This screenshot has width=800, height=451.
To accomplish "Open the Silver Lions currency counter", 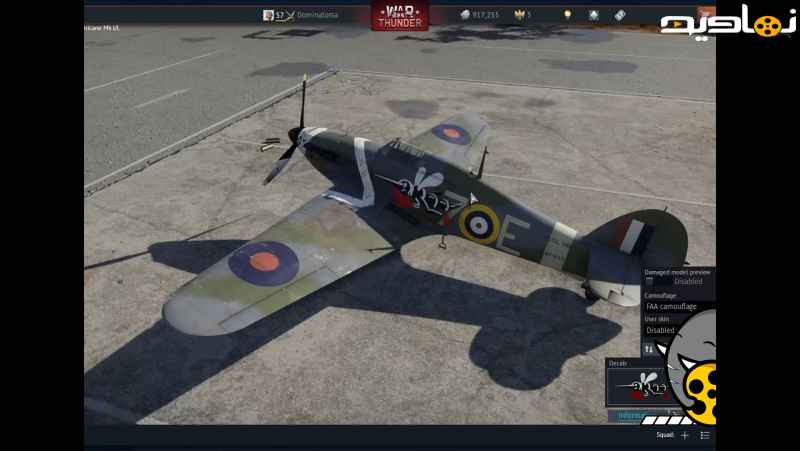I will click(x=479, y=15).
